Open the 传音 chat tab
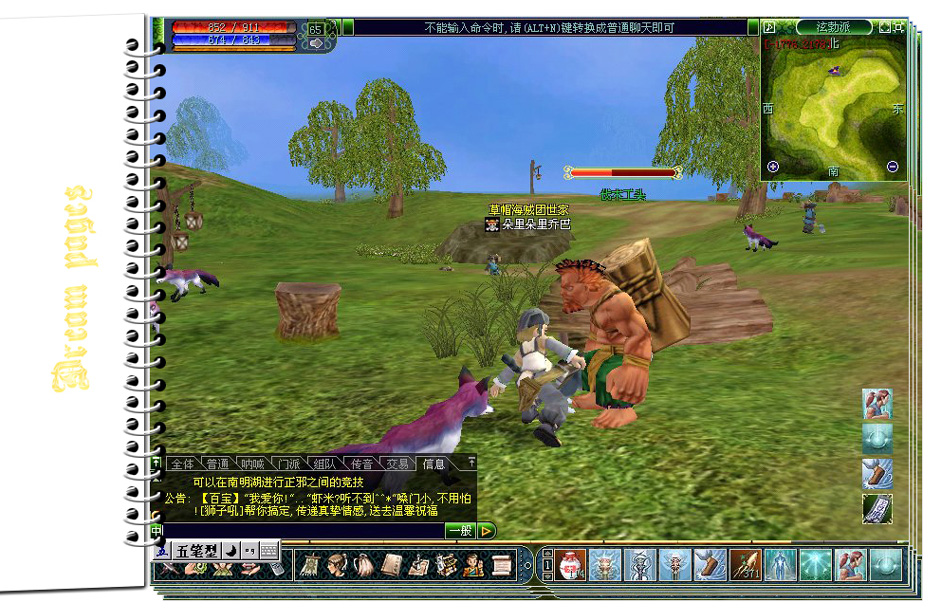Viewport: 944px width, 613px height. coord(361,464)
